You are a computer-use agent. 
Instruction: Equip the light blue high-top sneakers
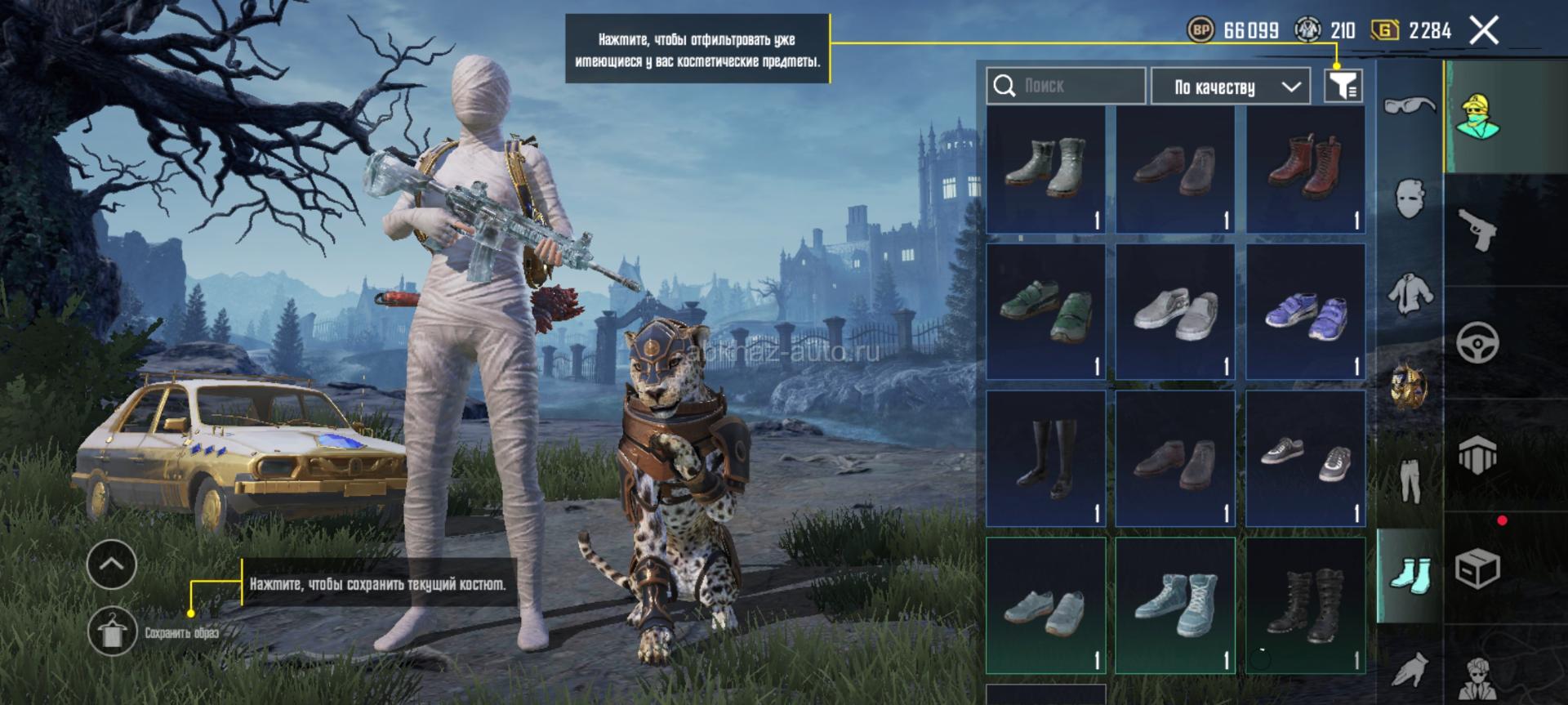click(x=1175, y=605)
